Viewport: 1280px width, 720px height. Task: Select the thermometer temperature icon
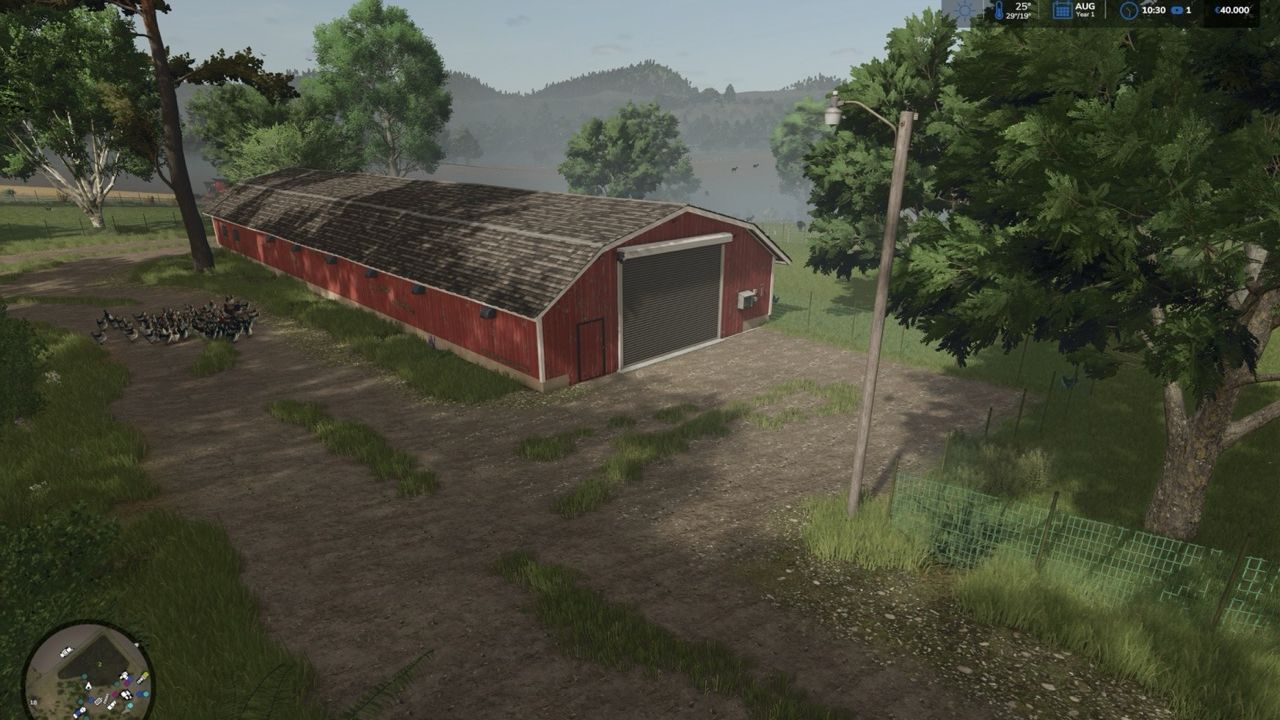[x=1000, y=10]
